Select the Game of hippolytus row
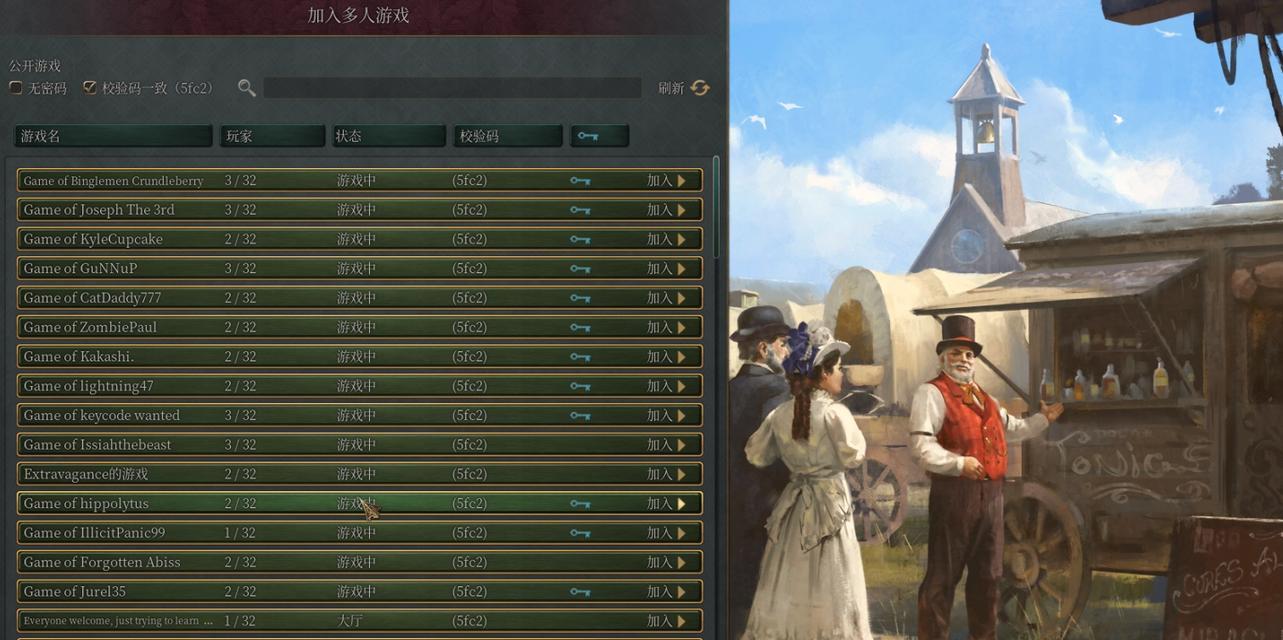The width and height of the screenshot is (1283, 640). coord(300,503)
